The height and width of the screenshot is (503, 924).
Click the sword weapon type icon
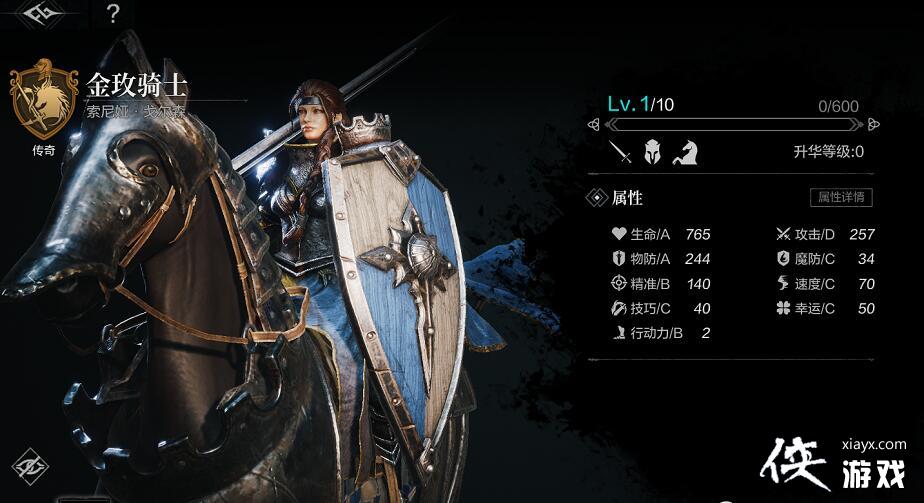coord(622,152)
